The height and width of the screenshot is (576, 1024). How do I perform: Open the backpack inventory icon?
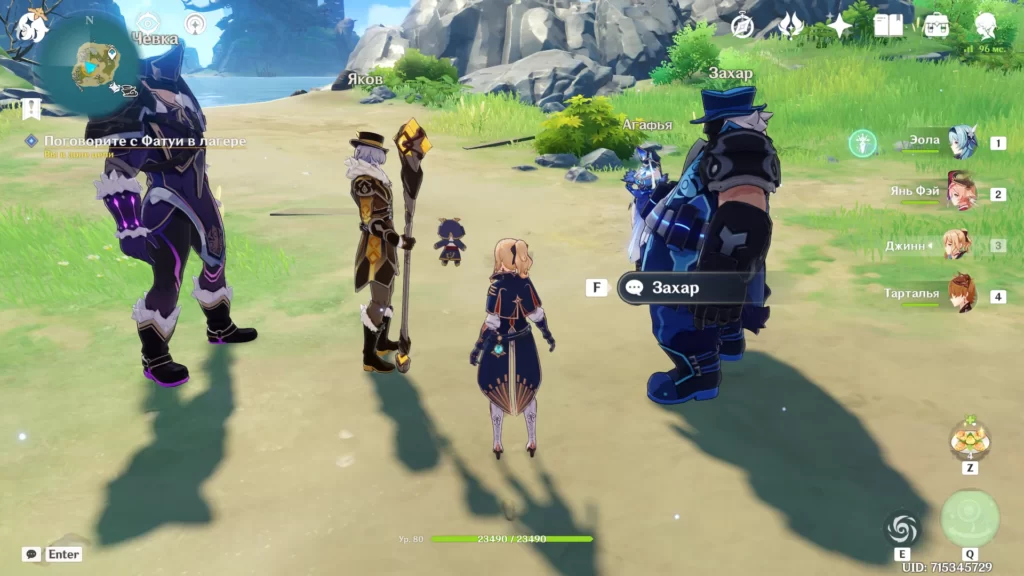point(937,25)
